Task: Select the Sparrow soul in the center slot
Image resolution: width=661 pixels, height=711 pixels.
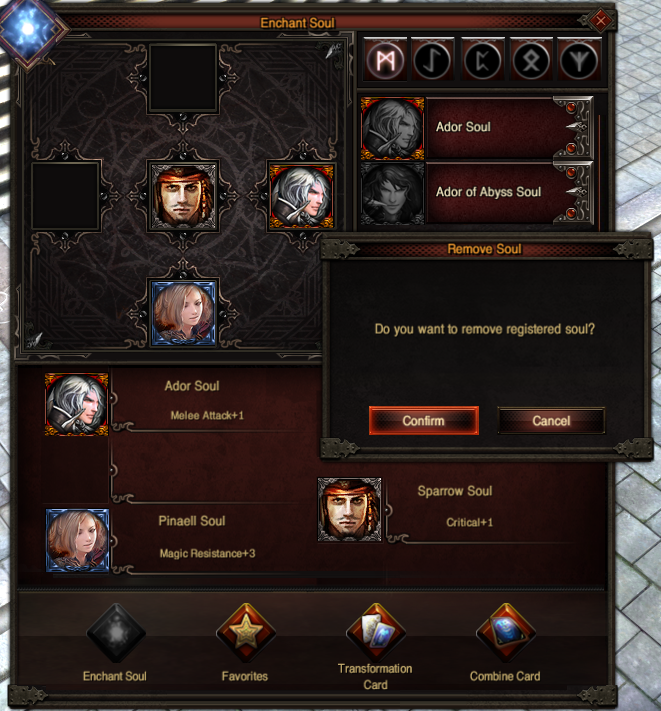Action: [183, 196]
